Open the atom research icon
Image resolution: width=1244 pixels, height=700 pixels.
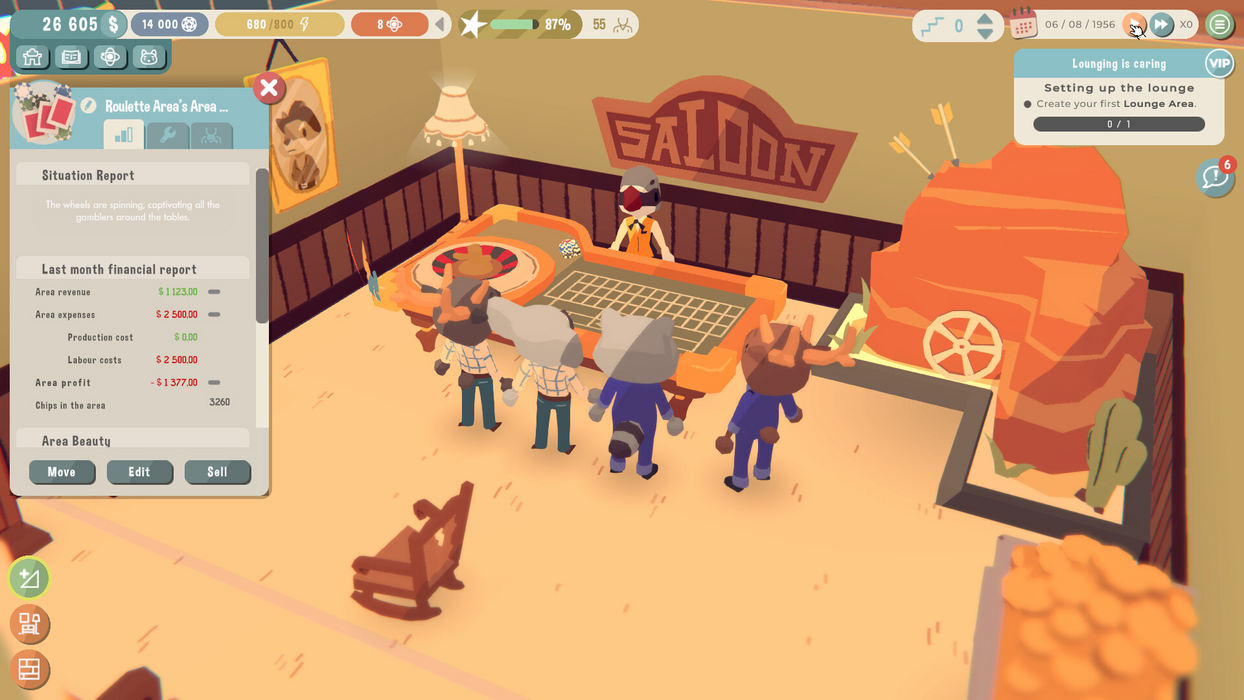pos(110,57)
